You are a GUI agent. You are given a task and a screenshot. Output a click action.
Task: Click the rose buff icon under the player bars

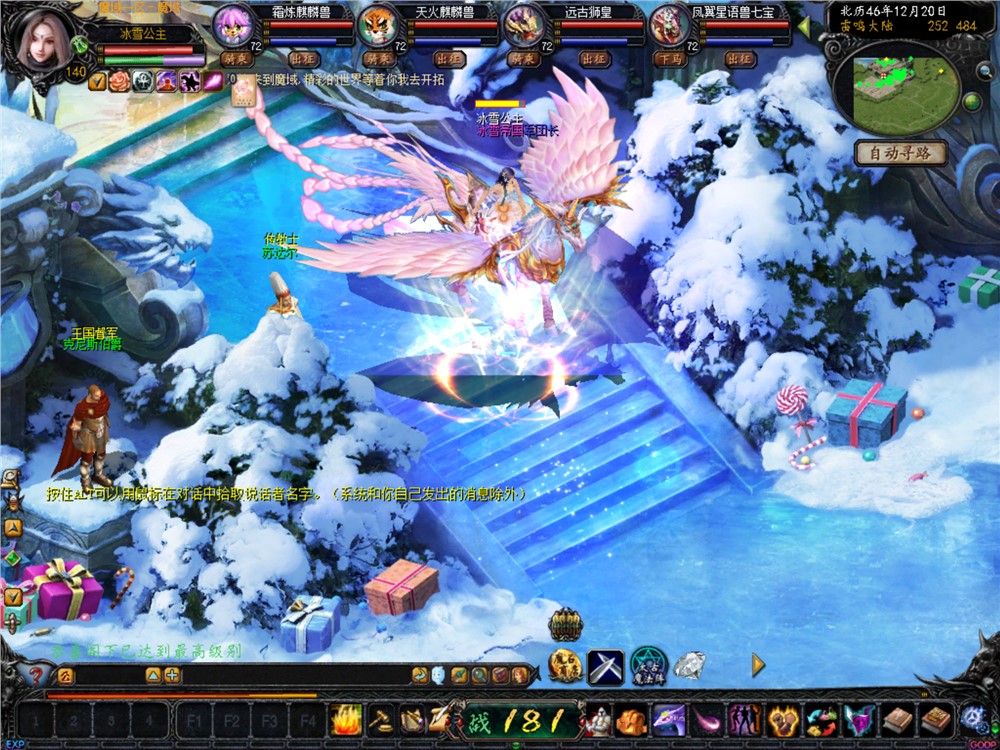point(120,82)
